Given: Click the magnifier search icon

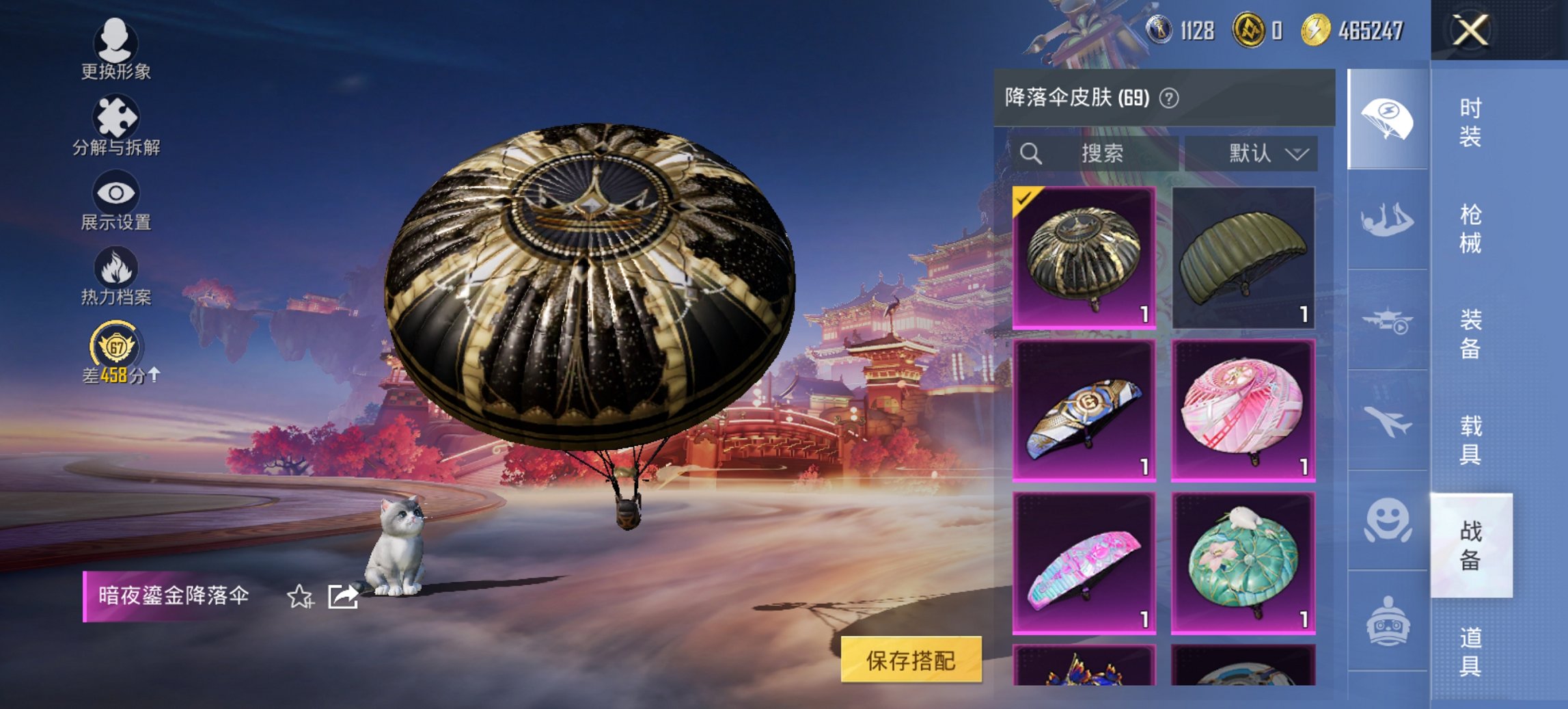Looking at the screenshot, I should click(1032, 153).
